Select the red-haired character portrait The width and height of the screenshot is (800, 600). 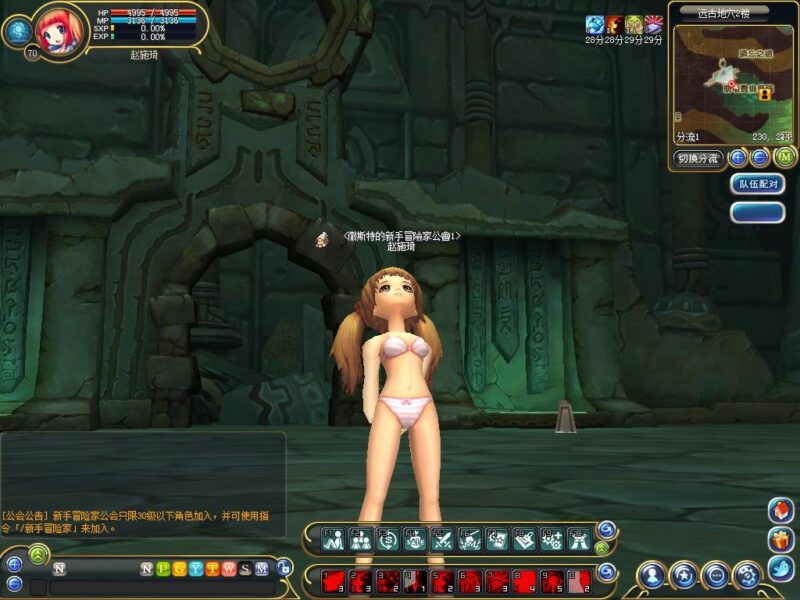[61, 28]
